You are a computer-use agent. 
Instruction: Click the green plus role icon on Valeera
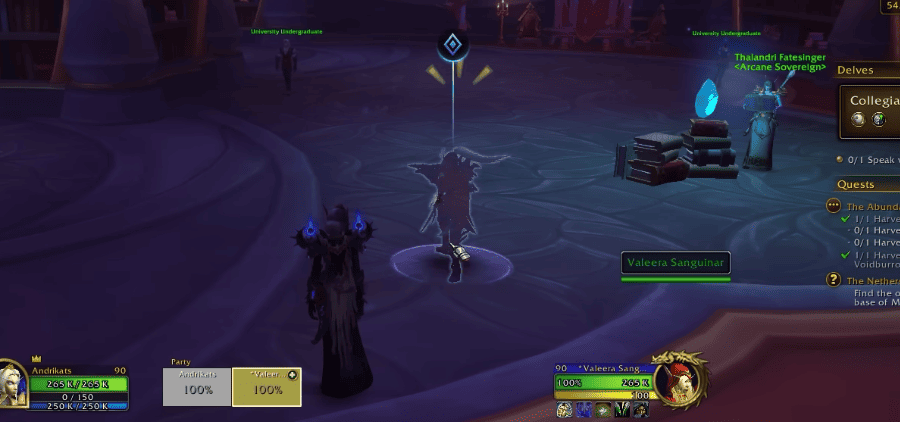[292, 375]
